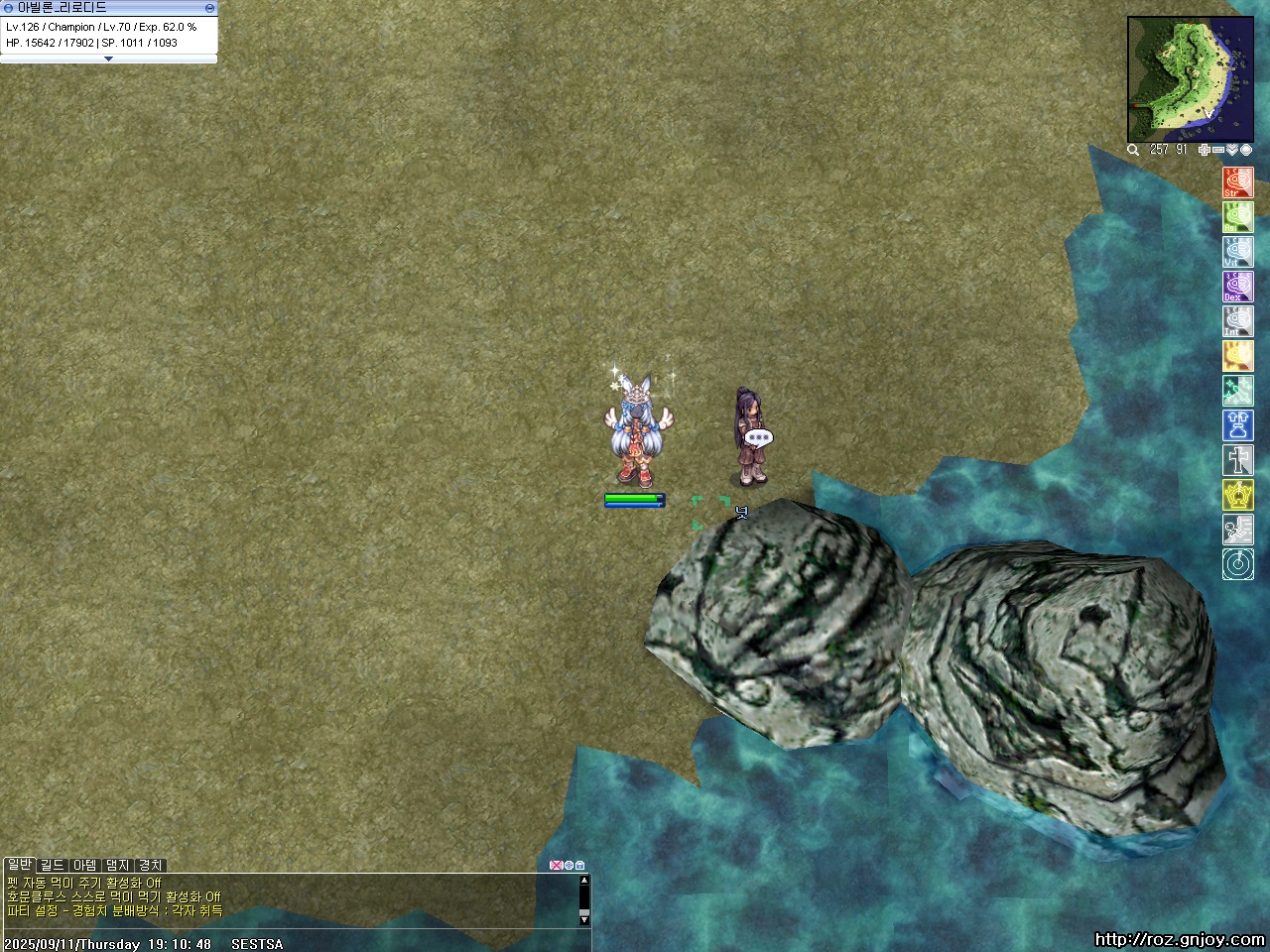Viewport: 1270px width, 952px height.
Task: Select the 일반 chat tab
Action: 19,865
